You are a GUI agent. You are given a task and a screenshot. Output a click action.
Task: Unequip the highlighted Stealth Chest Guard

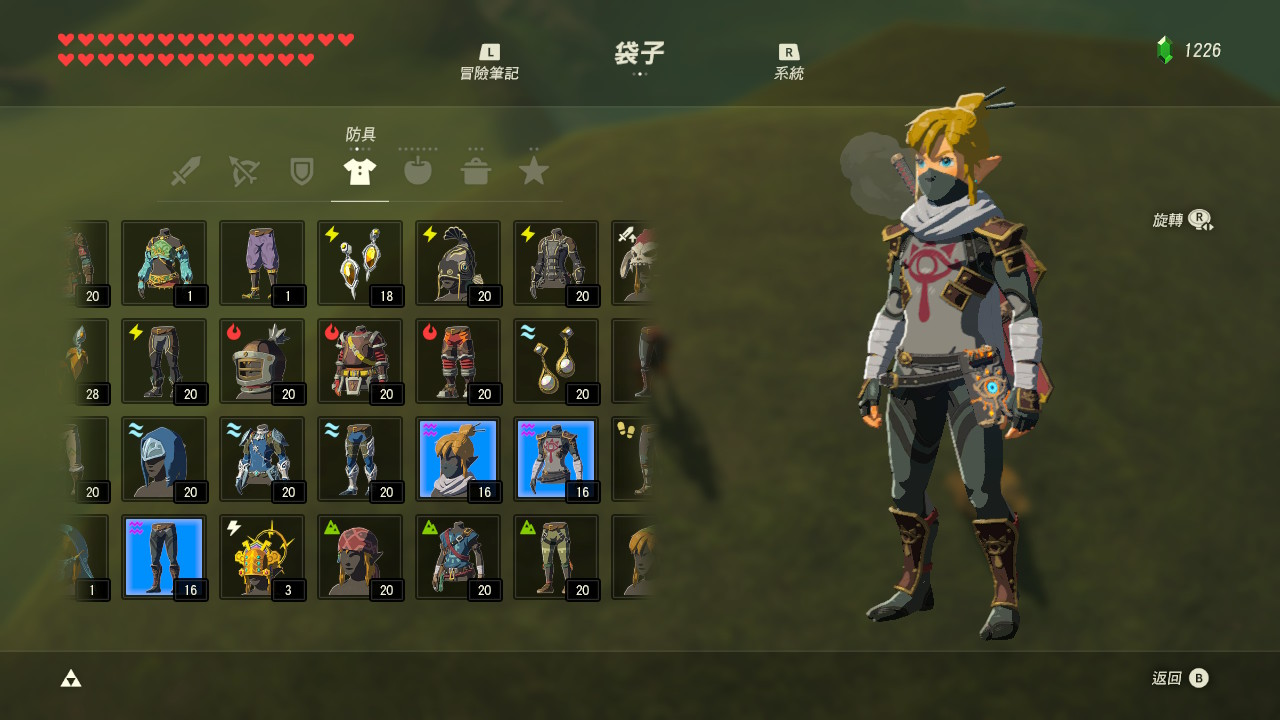(x=556, y=458)
